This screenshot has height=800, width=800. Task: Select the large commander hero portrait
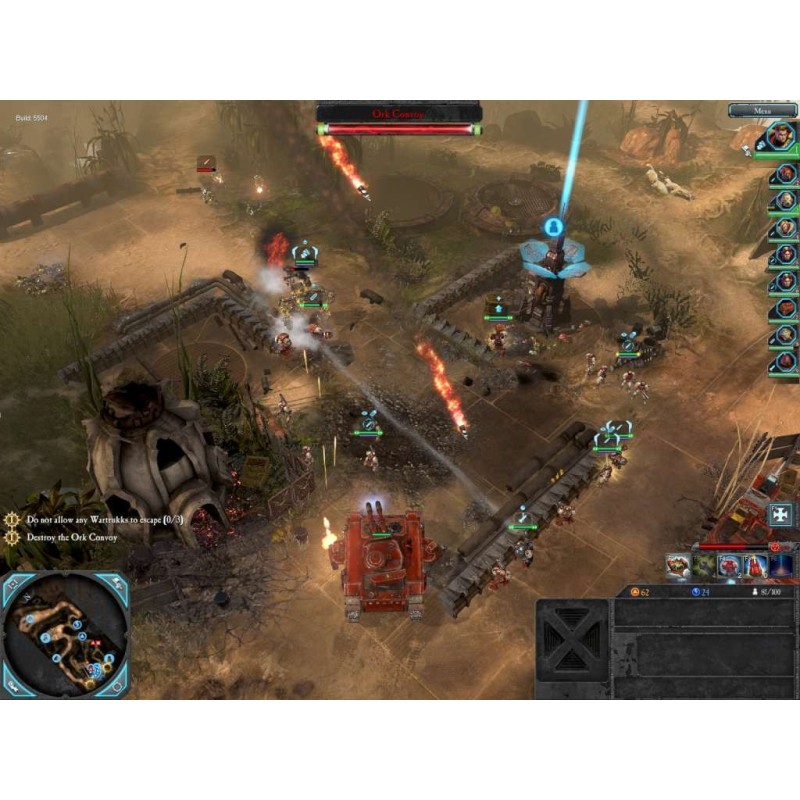[x=778, y=136]
